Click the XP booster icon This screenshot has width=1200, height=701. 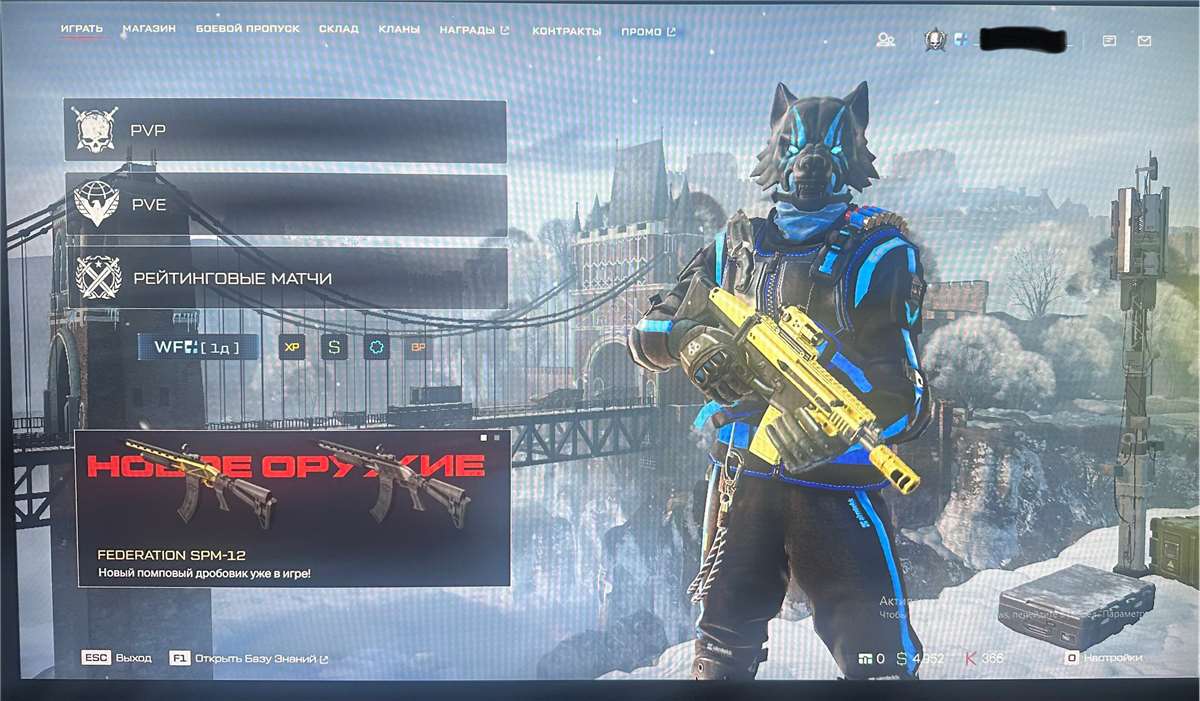coord(292,348)
